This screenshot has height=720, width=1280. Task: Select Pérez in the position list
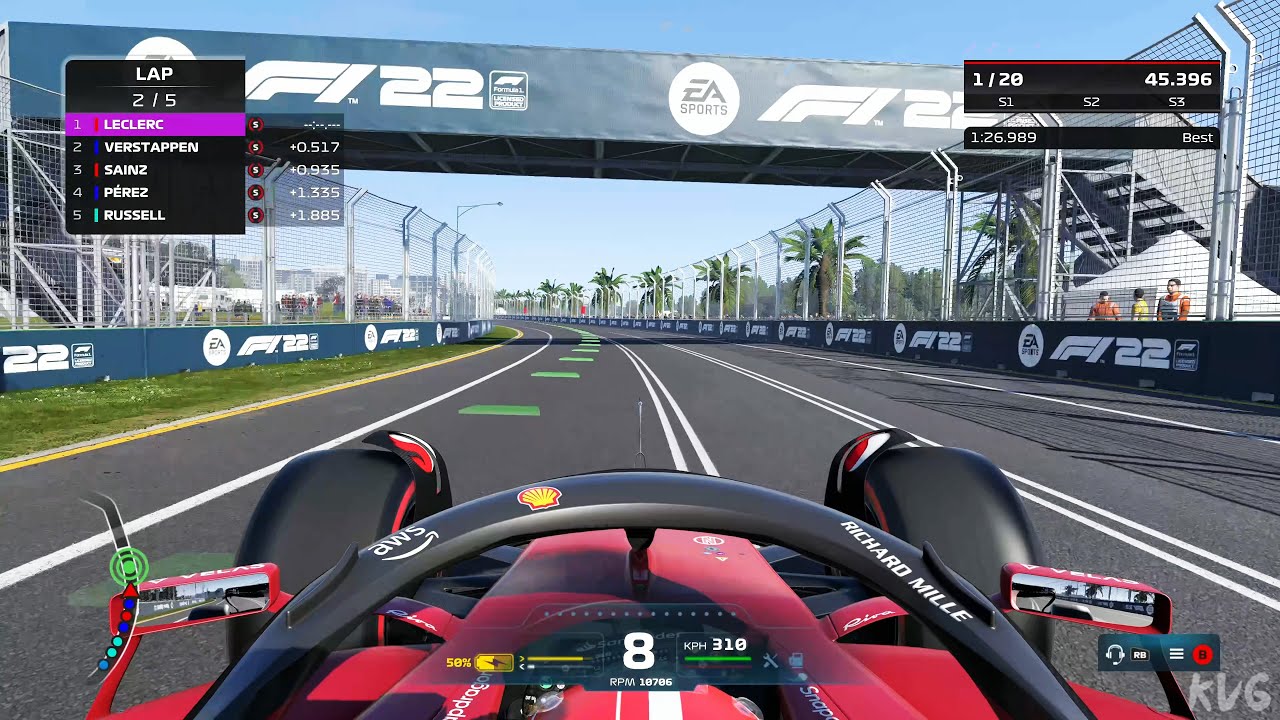tap(155, 192)
